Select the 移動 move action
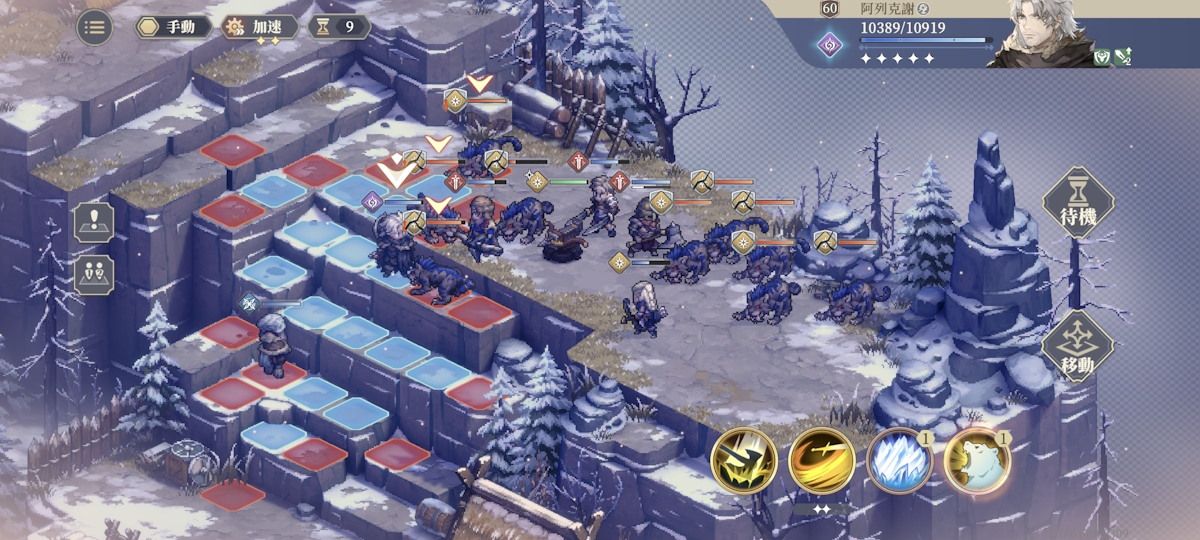Screen dimensions: 1200x540 1078,346
